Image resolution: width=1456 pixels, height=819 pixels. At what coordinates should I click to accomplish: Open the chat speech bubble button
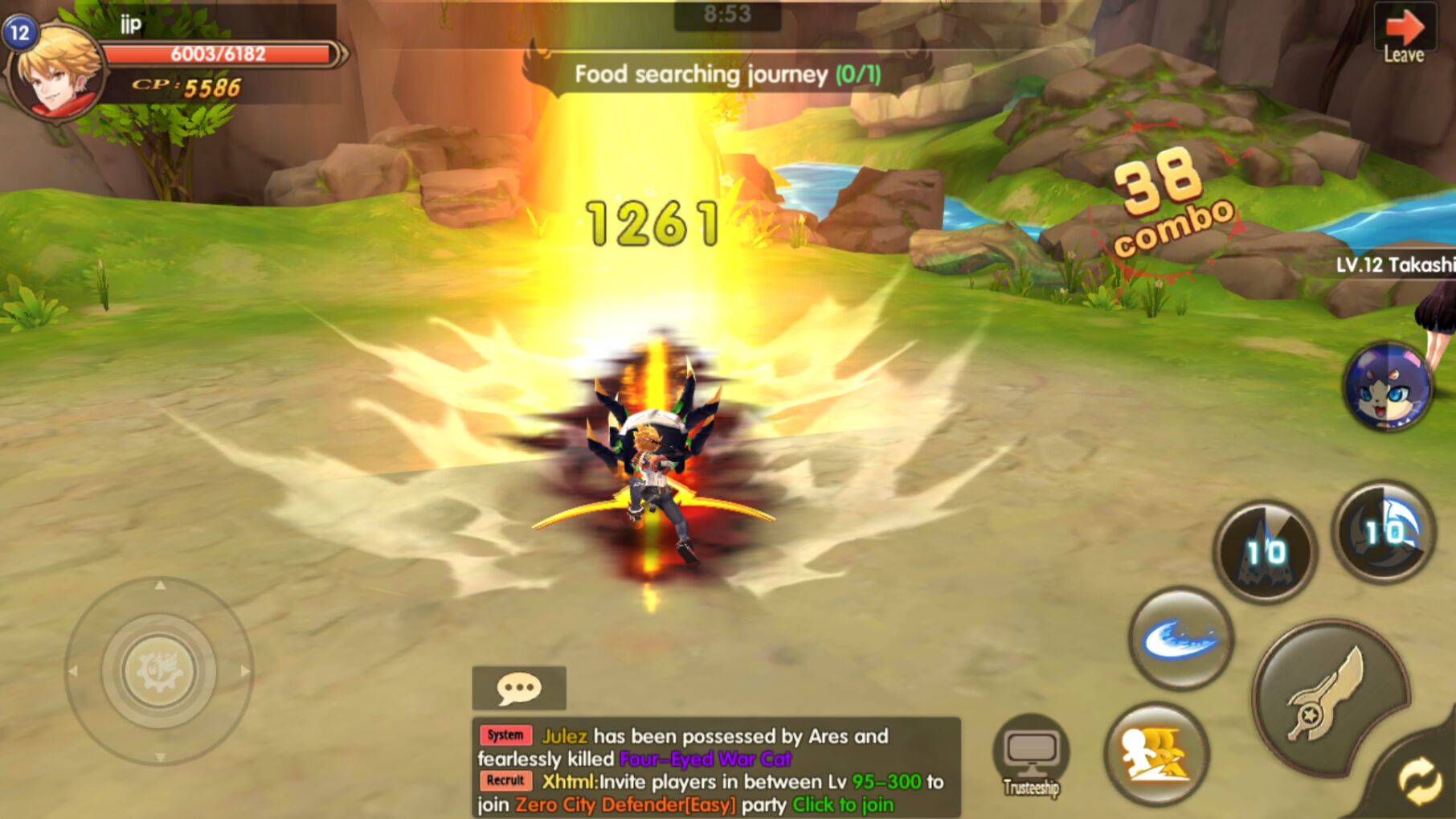pos(519,688)
